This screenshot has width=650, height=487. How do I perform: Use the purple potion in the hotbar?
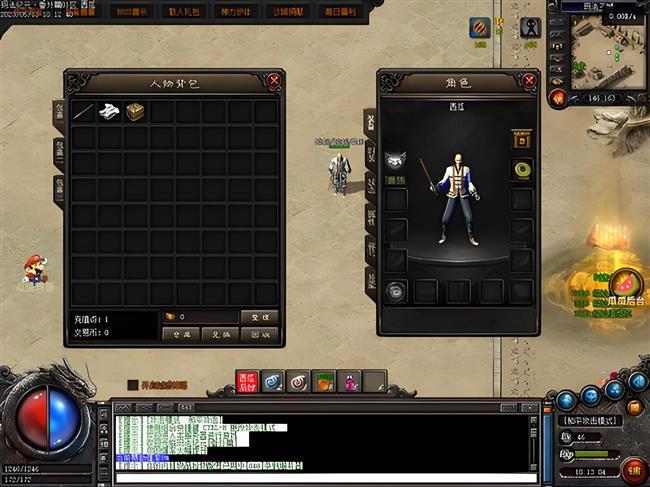[x=349, y=381]
